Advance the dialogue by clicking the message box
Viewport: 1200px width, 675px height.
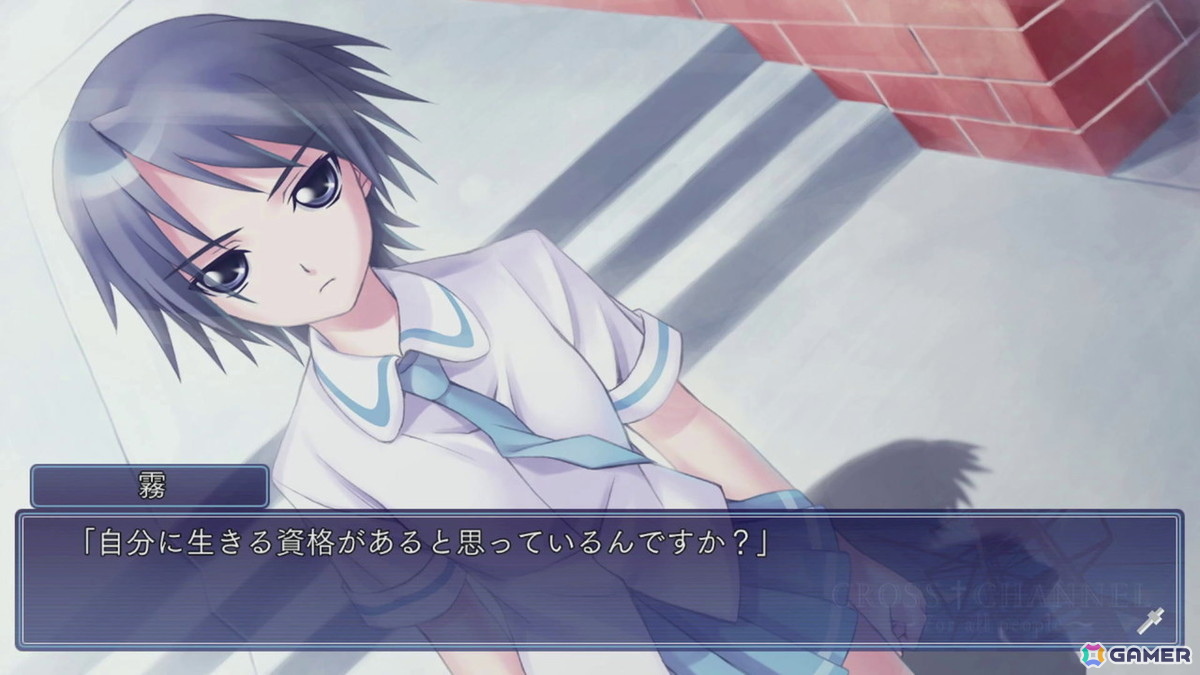[598, 580]
